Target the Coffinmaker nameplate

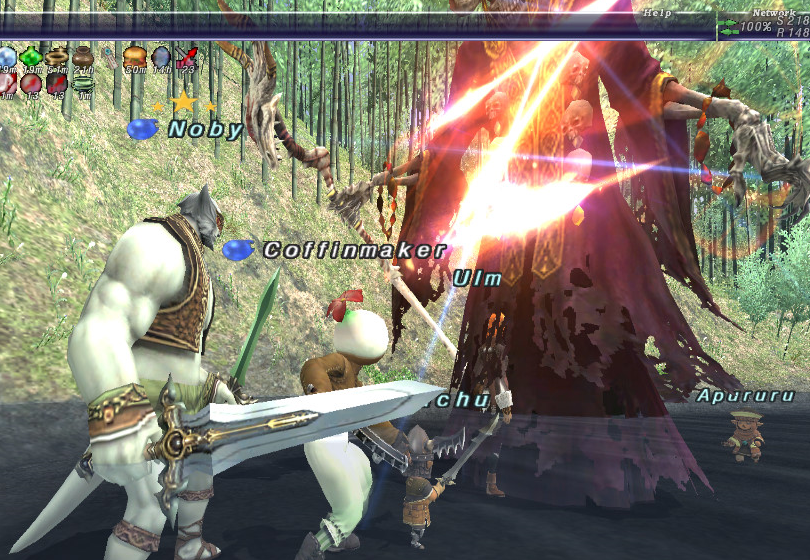(x=354, y=250)
